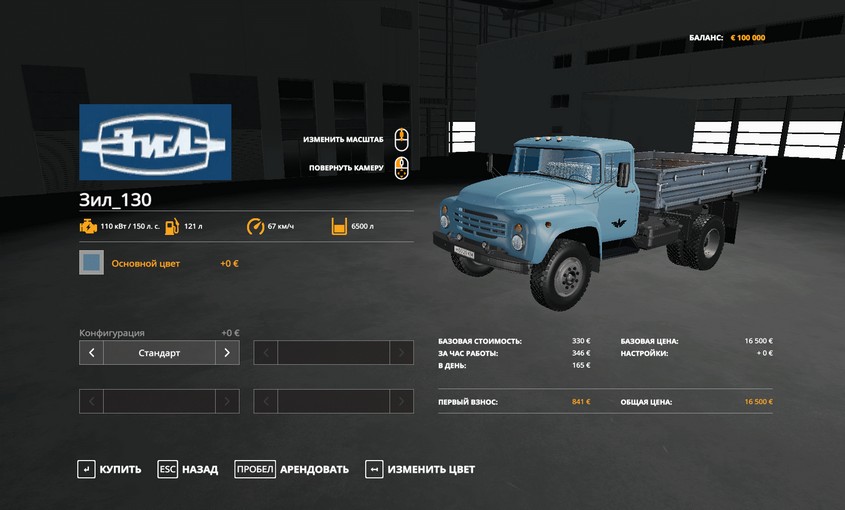
Task: Switch to previous Конфигурация option
Action: 91,352
